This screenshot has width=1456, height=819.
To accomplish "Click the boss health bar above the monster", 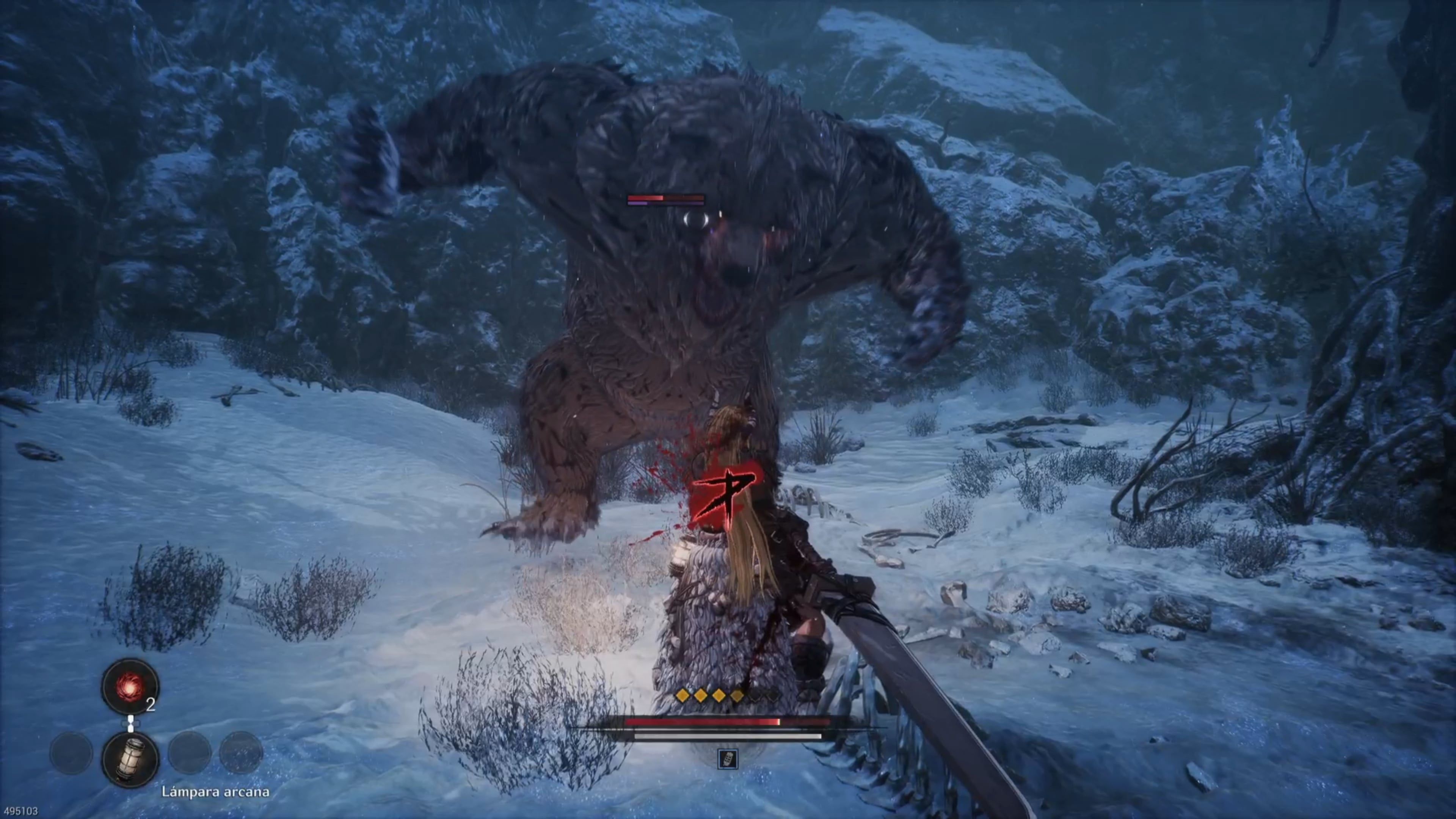I will click(666, 198).
